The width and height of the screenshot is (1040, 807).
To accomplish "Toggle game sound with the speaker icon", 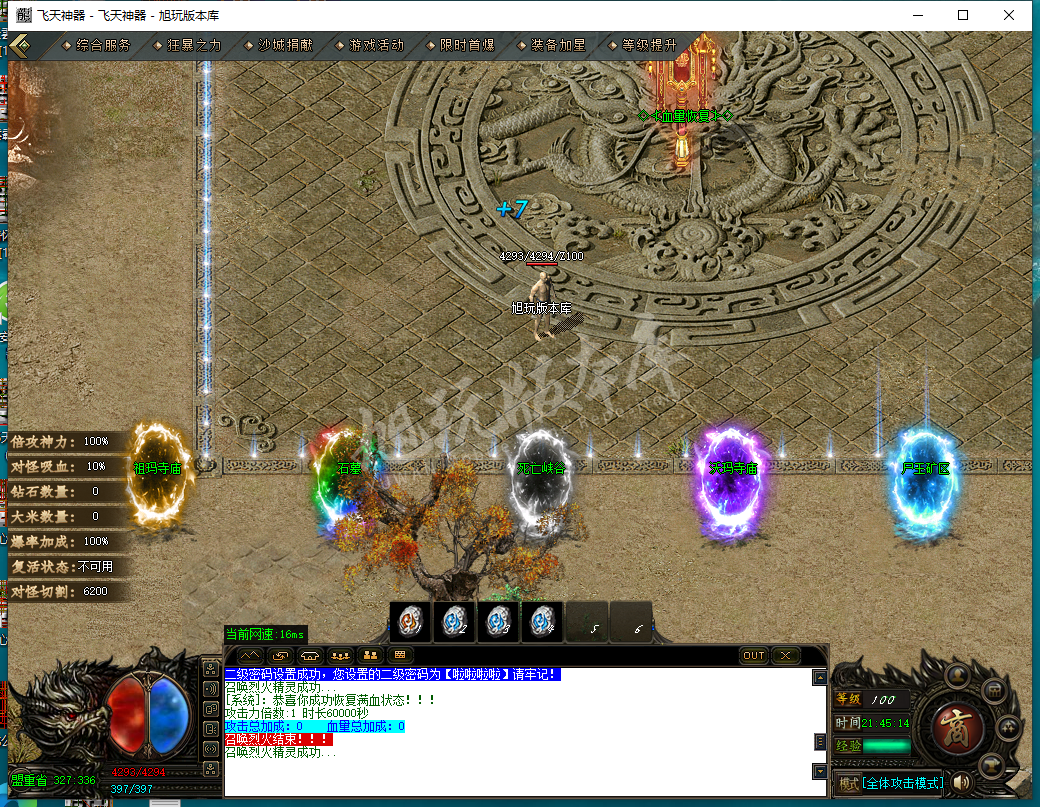I will click(963, 782).
